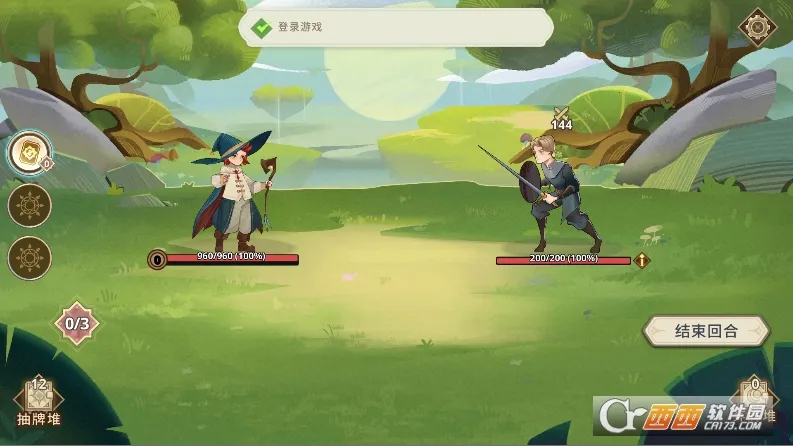Open the draw pile 抽牌堆
This screenshot has width=793, height=446.
pos(40,402)
